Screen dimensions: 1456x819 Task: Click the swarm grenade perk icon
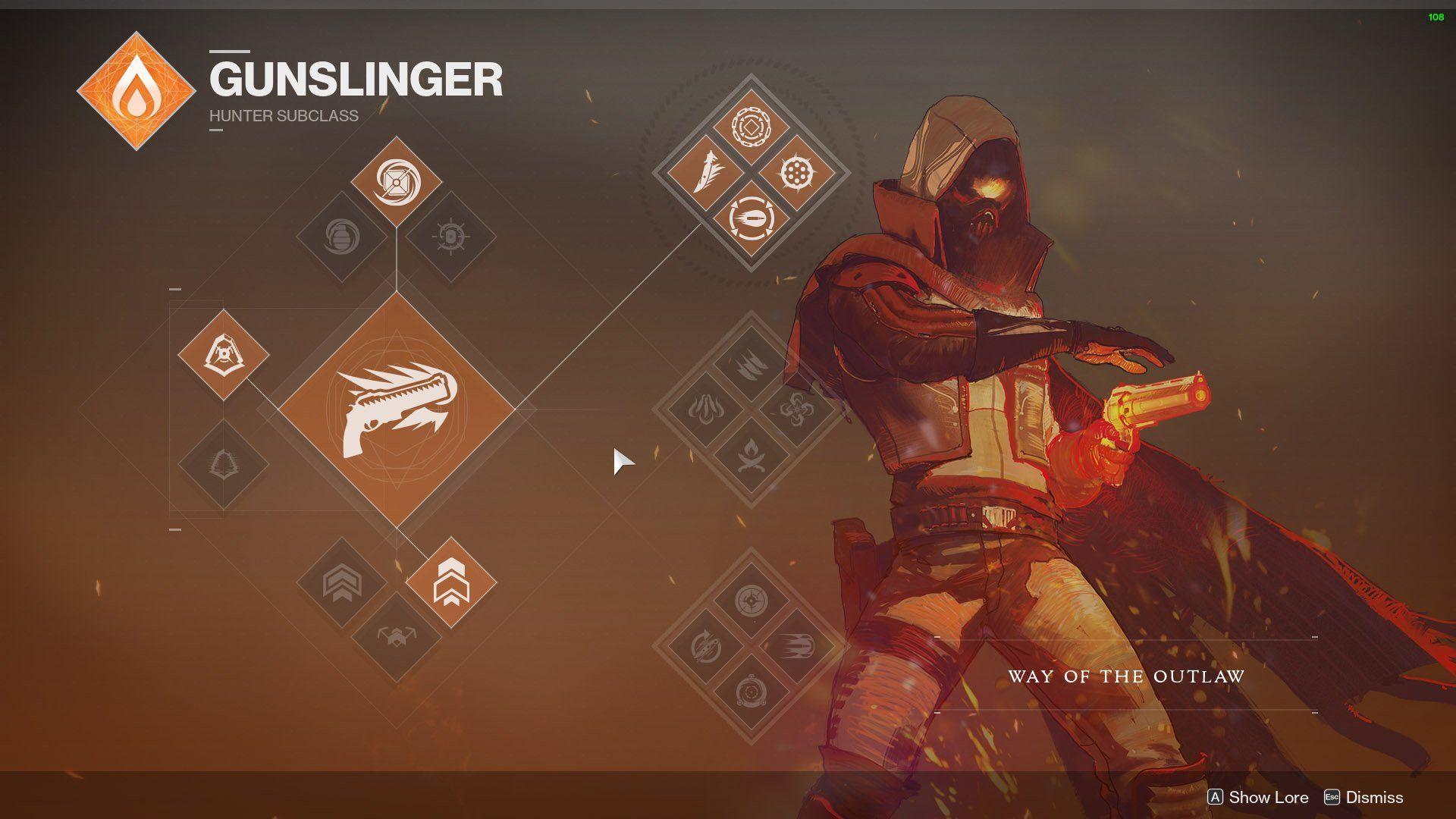click(x=450, y=235)
